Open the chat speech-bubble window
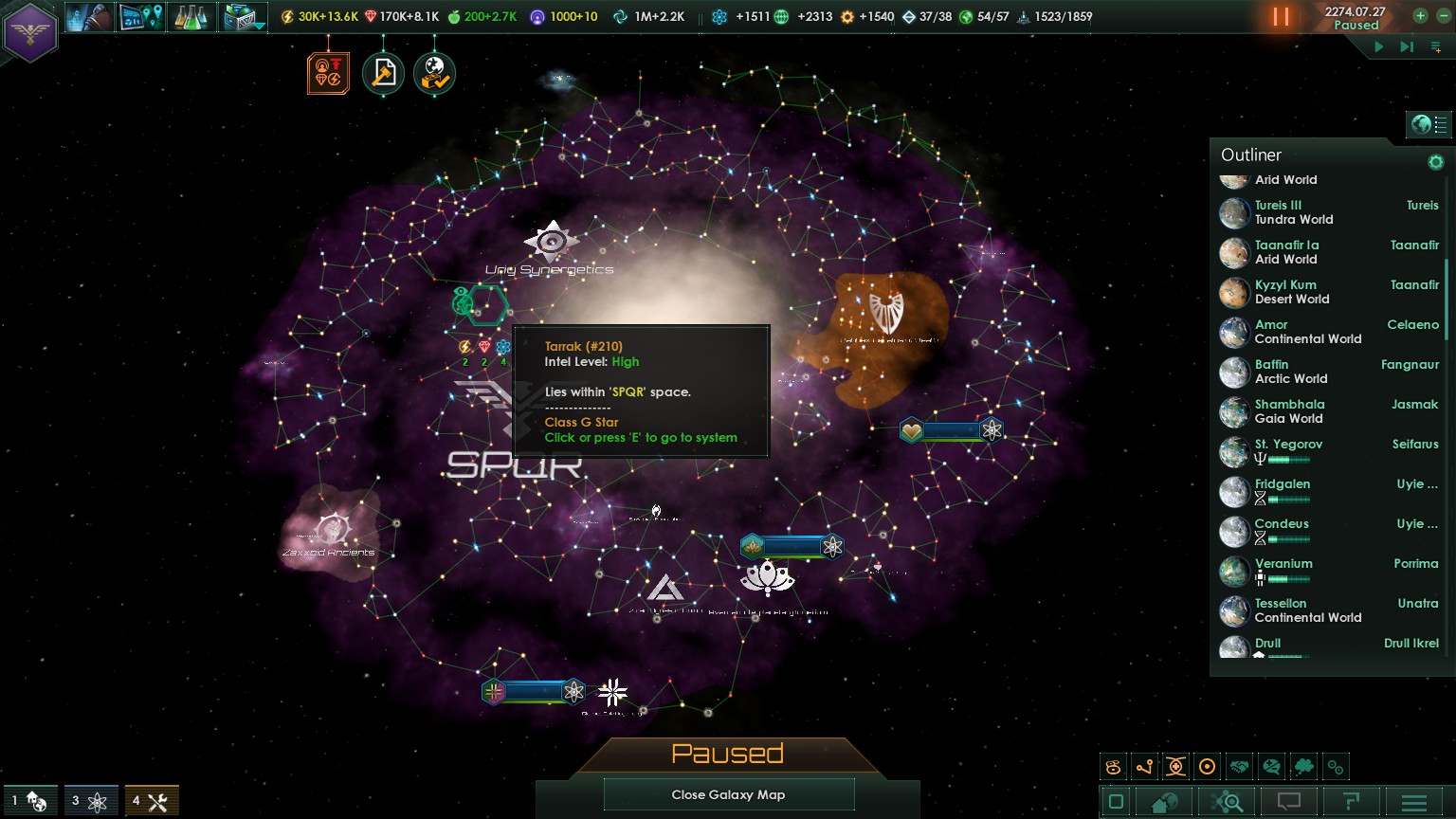1456x819 pixels. [1288, 802]
